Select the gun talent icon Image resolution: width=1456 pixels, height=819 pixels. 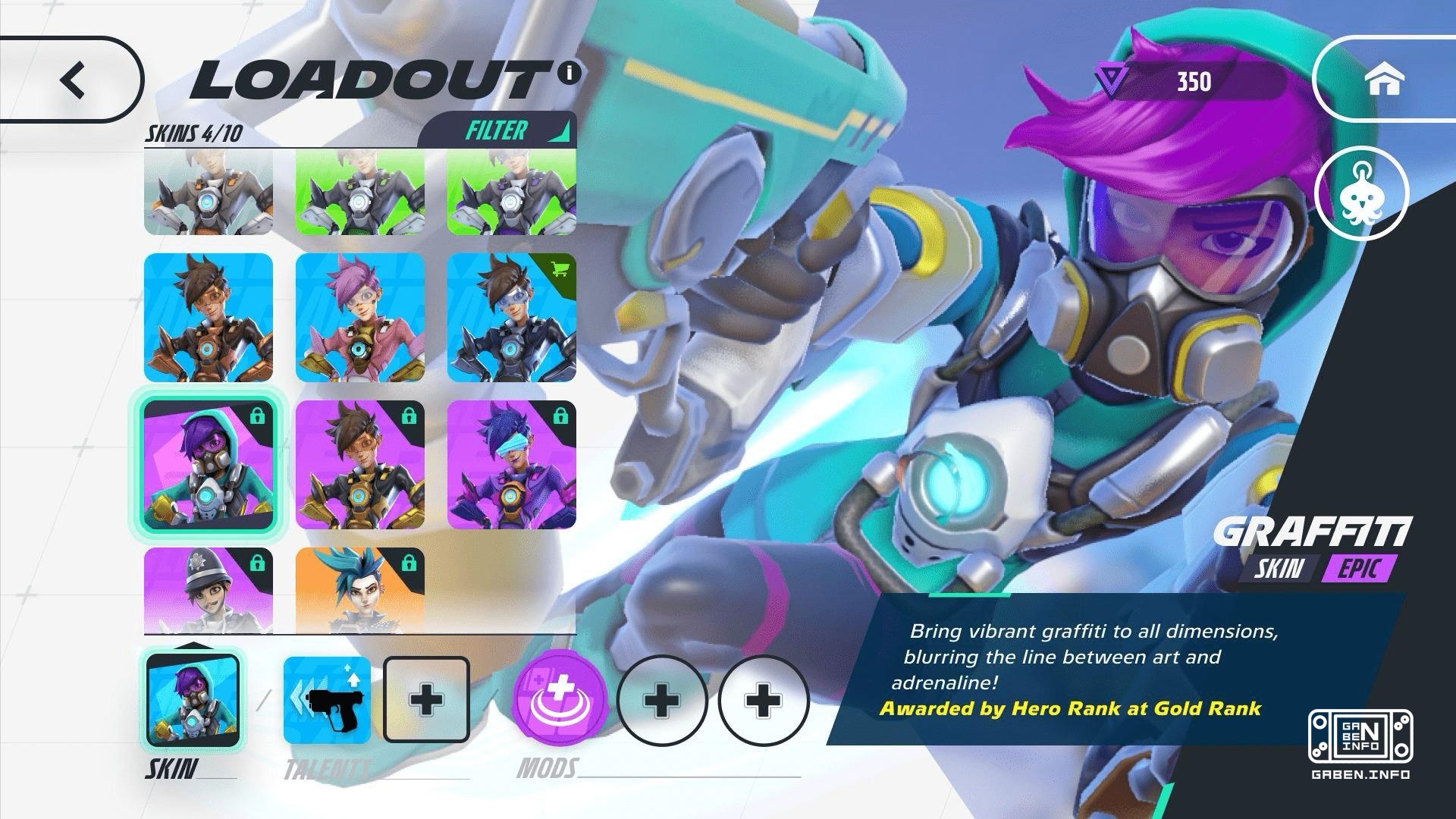326,698
